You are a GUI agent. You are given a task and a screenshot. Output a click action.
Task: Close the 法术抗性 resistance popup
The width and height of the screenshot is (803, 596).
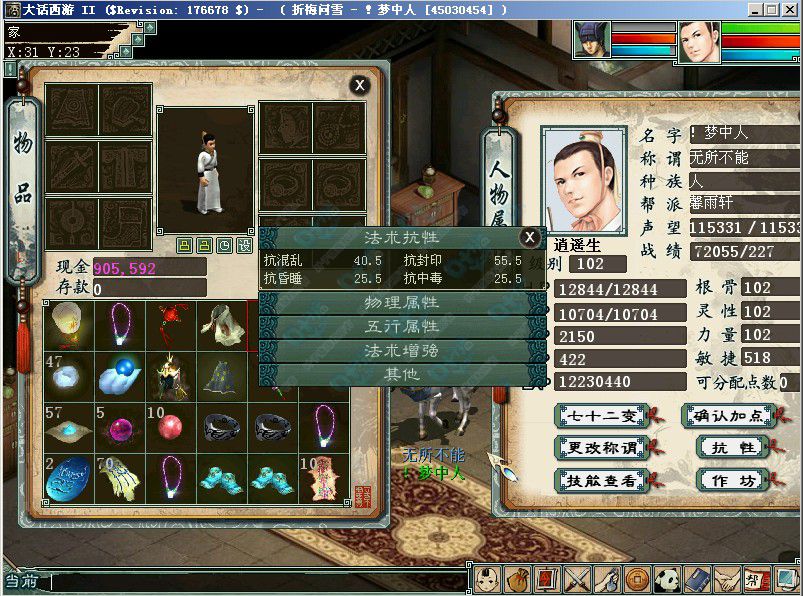click(x=529, y=237)
